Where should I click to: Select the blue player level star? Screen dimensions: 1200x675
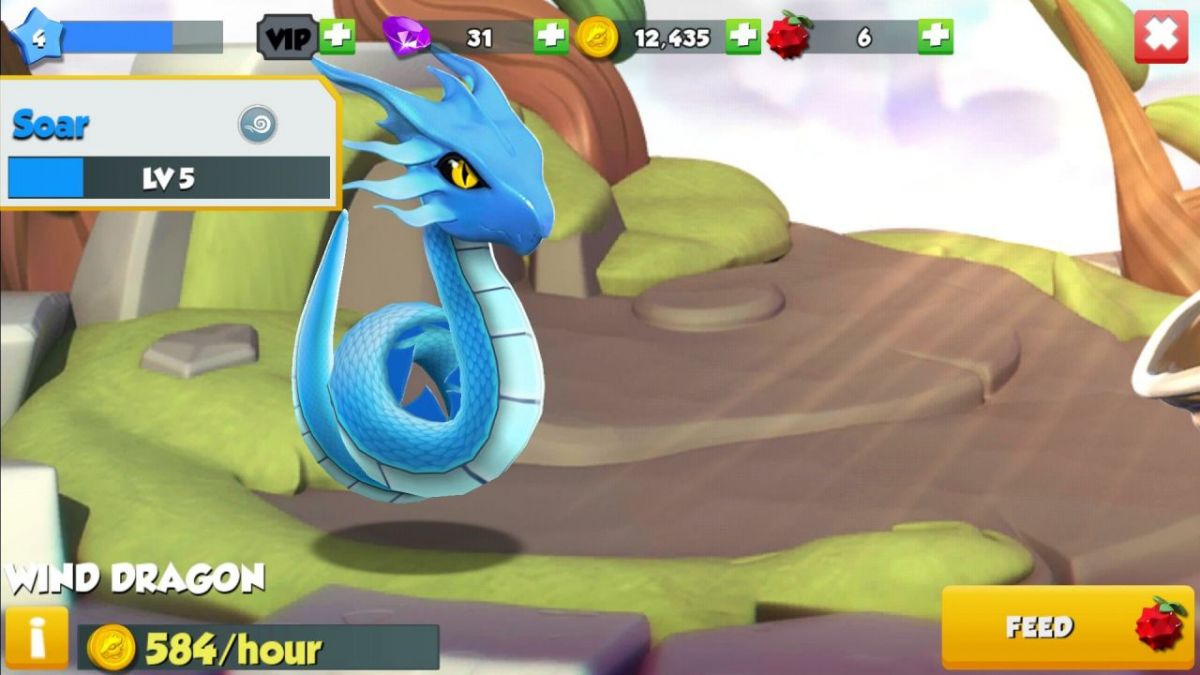click(36, 38)
